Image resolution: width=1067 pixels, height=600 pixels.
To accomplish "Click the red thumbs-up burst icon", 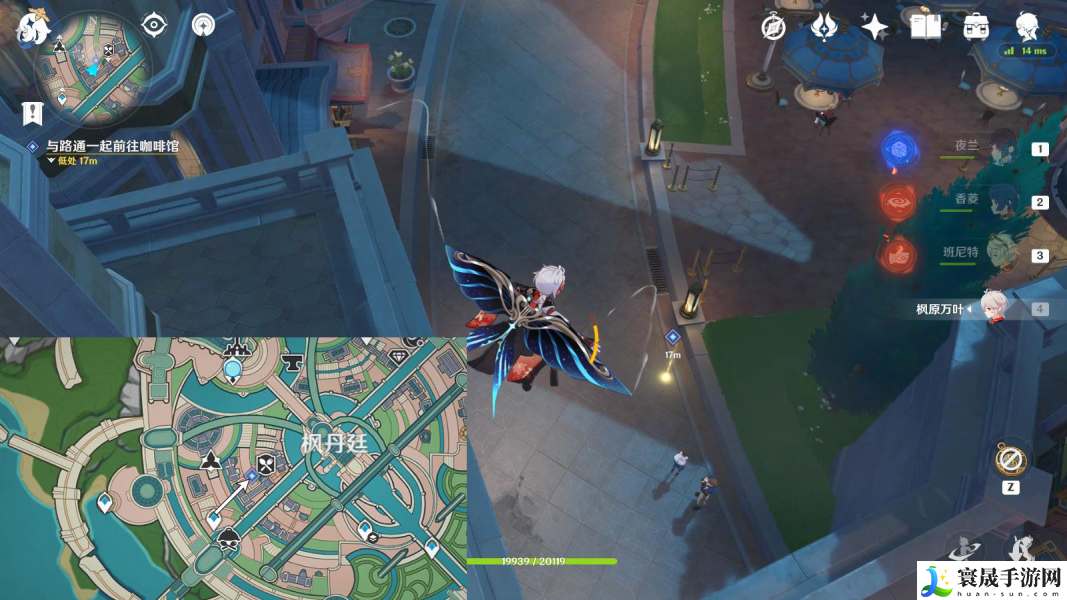I will click(x=897, y=254).
